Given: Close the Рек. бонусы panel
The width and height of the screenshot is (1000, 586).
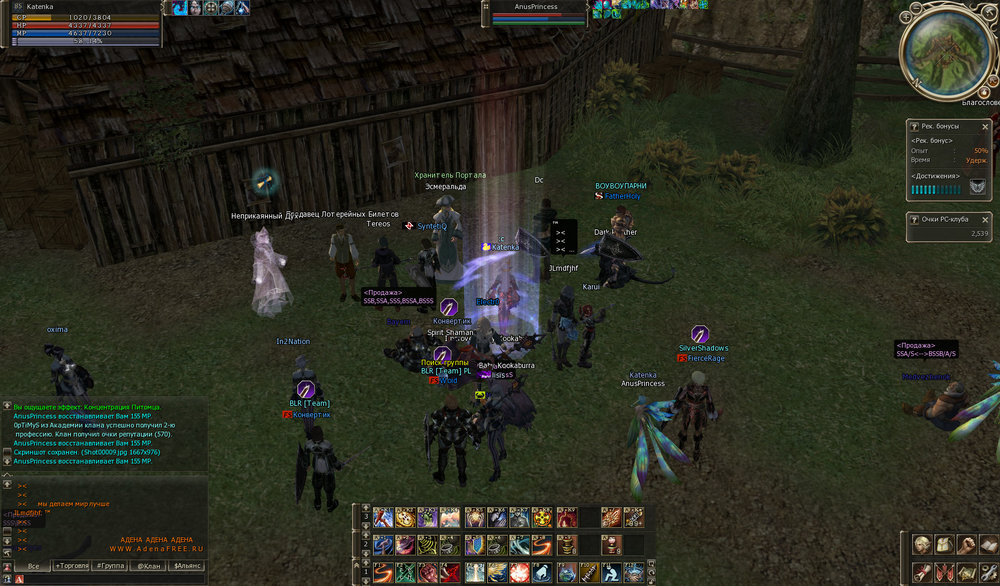Looking at the screenshot, I should [987, 126].
